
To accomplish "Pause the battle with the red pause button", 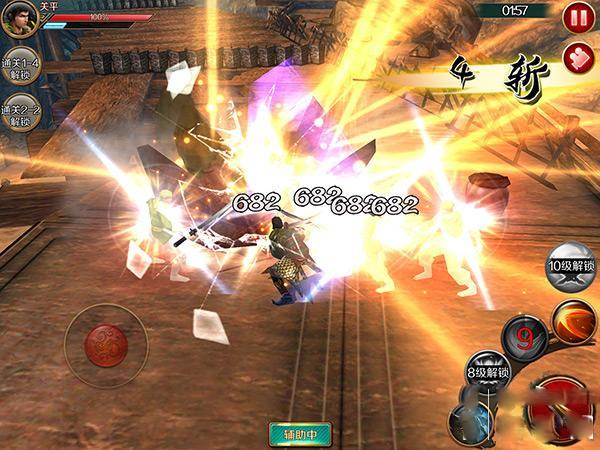I will [578, 16].
